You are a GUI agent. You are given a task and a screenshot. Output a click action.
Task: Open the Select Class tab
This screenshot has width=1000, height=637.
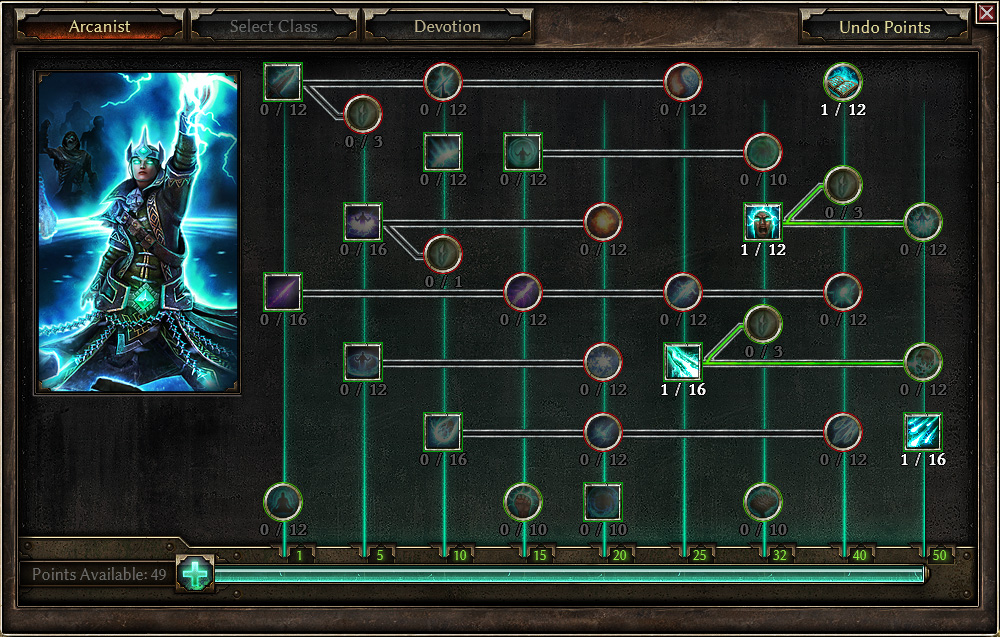[x=273, y=26]
